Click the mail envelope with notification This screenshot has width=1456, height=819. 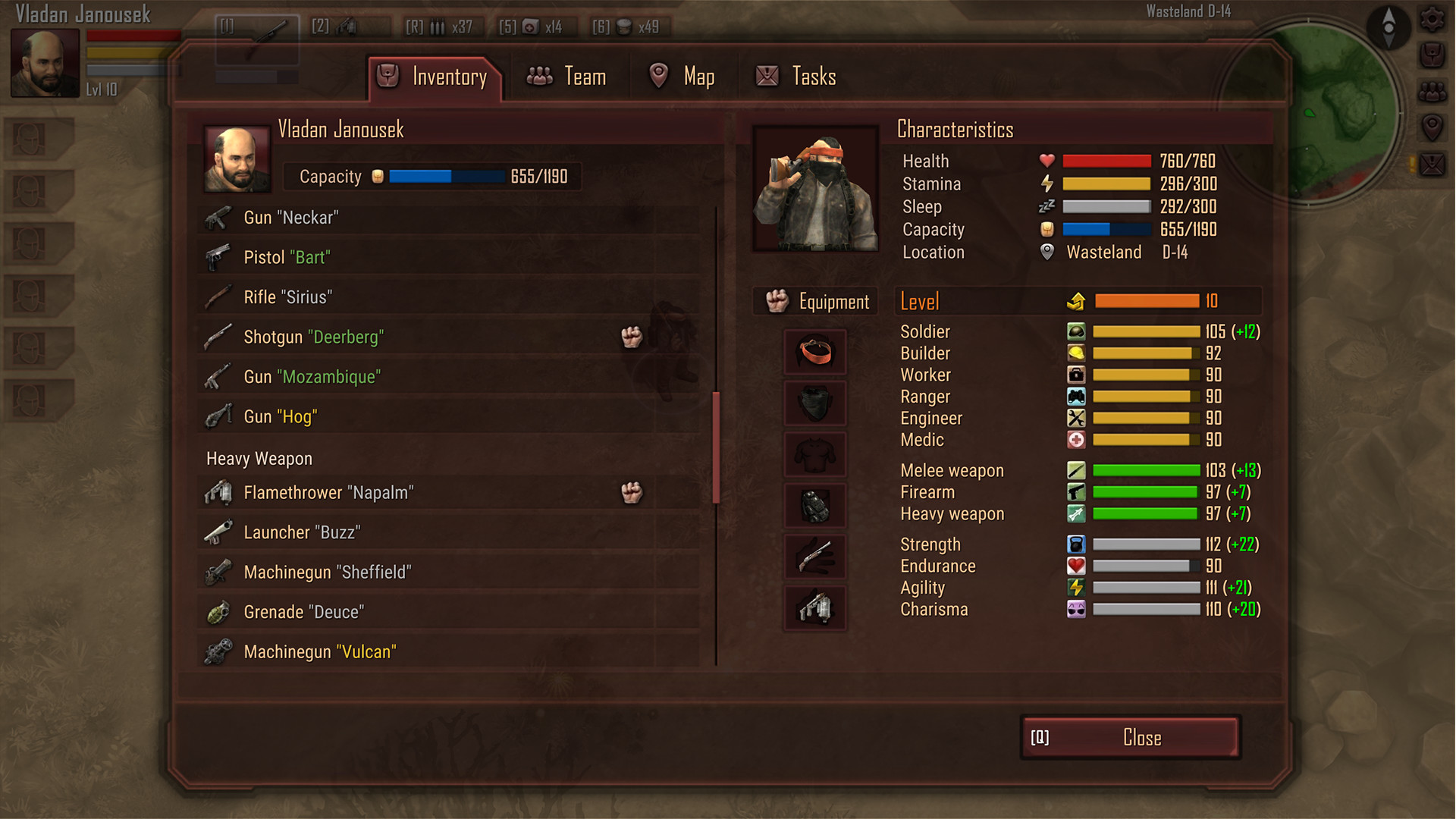click(1432, 165)
